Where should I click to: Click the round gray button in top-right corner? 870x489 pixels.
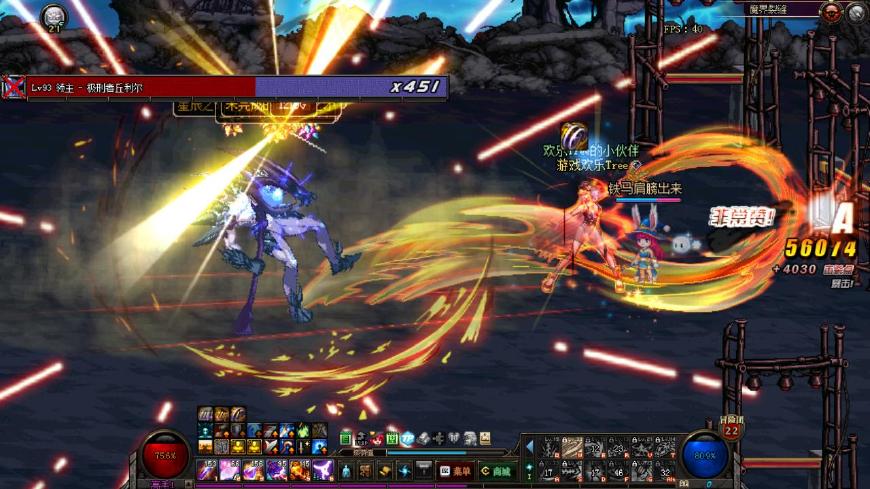click(x=856, y=12)
